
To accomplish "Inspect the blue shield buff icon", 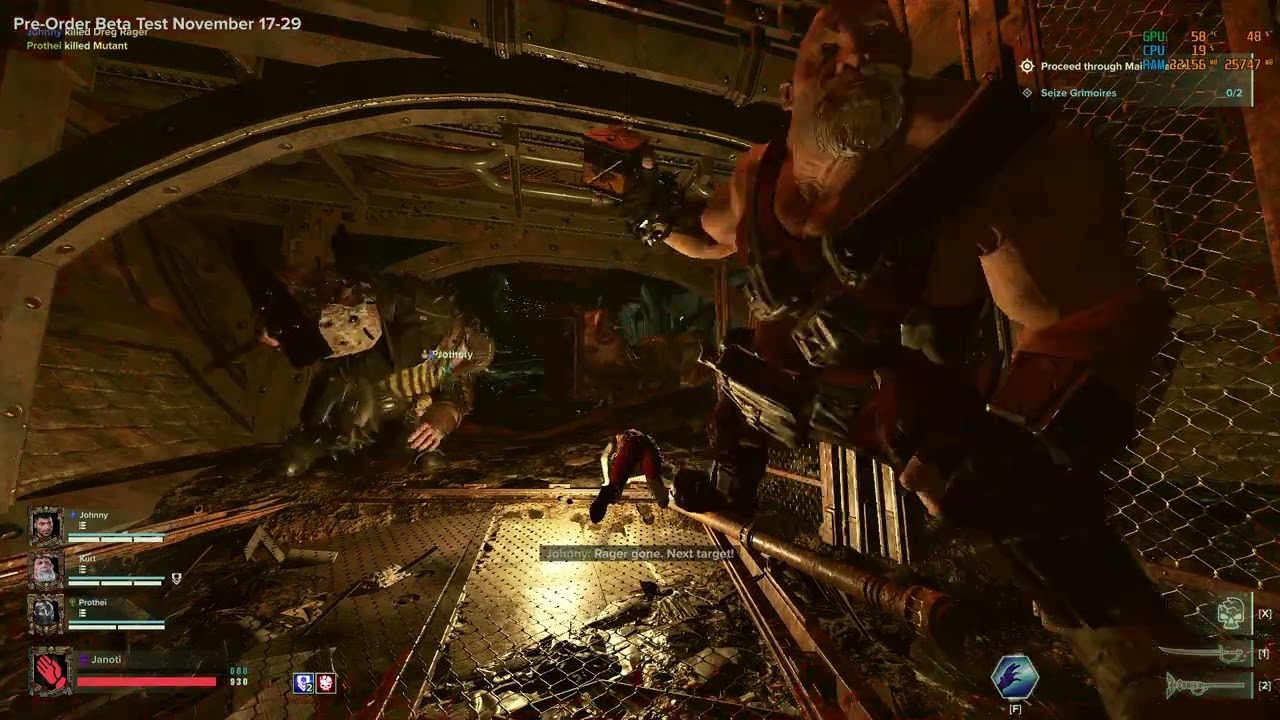I will [303, 683].
